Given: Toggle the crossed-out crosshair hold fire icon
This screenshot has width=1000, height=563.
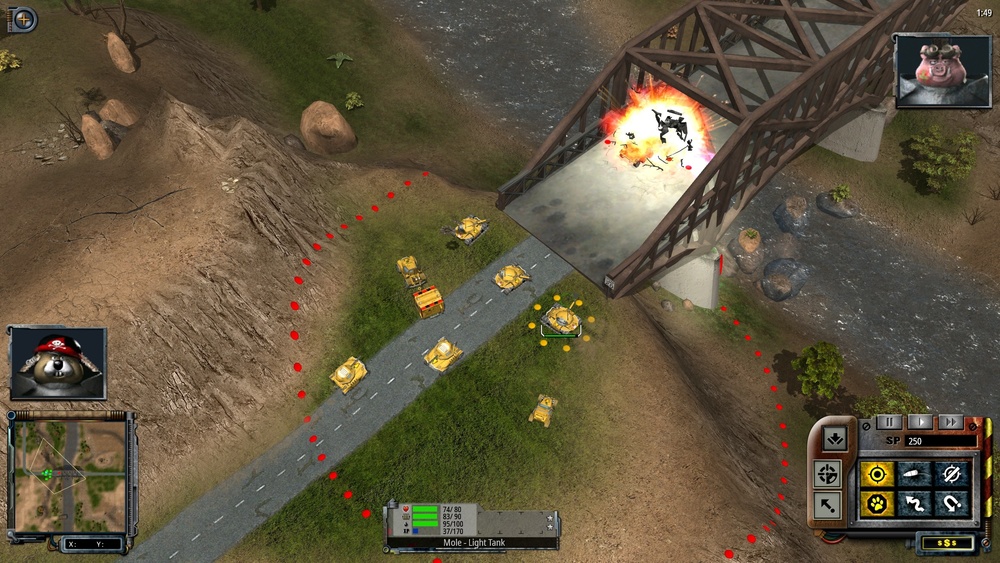Looking at the screenshot, I should coord(951,474).
